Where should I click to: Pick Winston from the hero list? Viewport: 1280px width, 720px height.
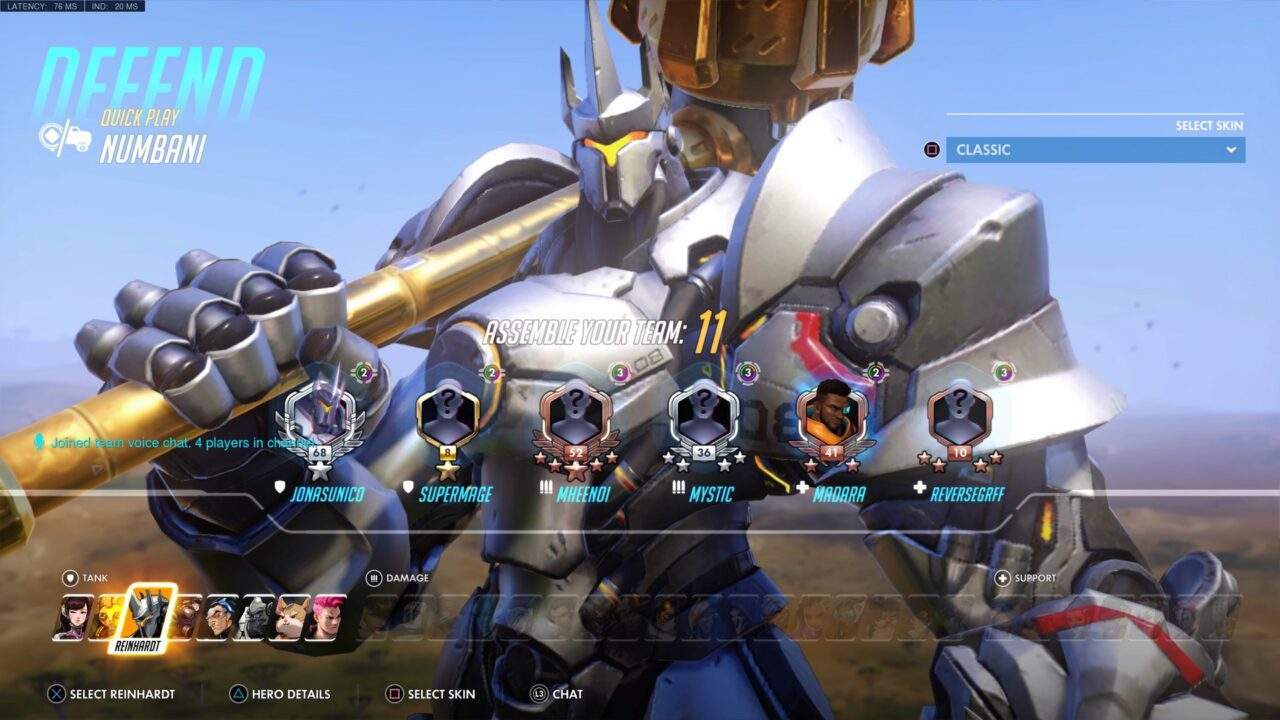(257, 612)
